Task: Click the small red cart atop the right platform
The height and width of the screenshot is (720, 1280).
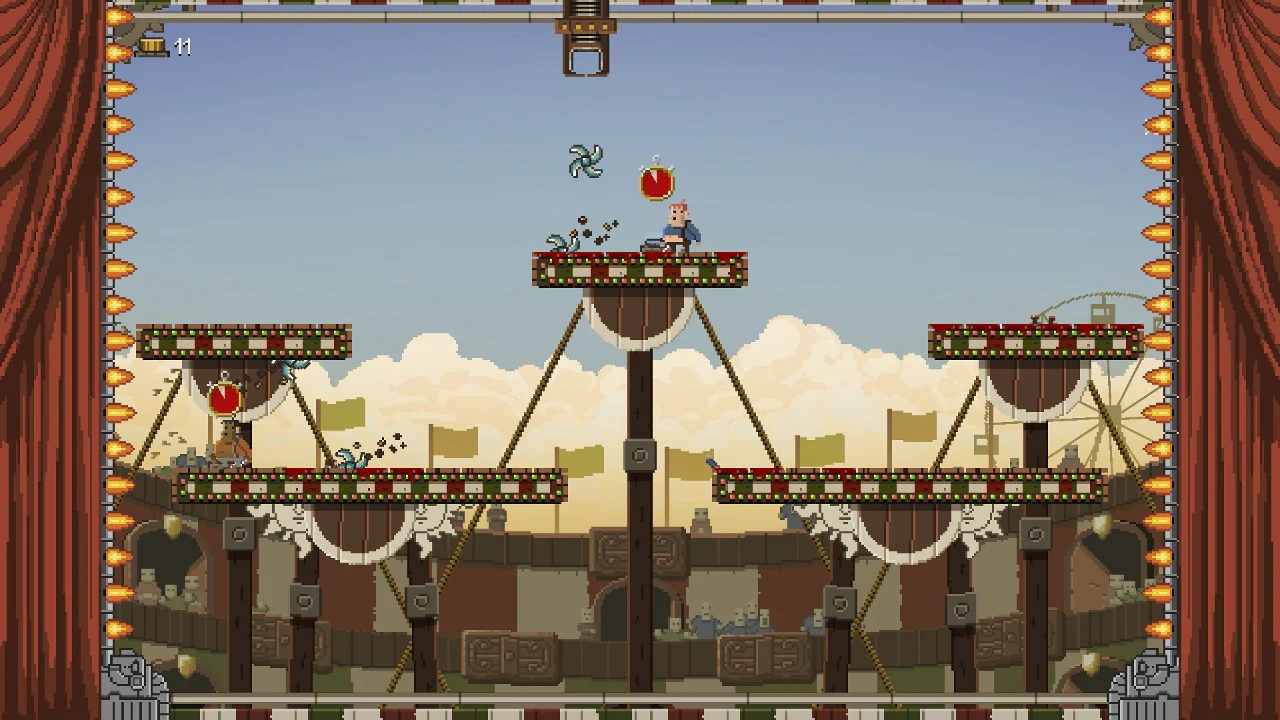Action: tap(1045, 318)
